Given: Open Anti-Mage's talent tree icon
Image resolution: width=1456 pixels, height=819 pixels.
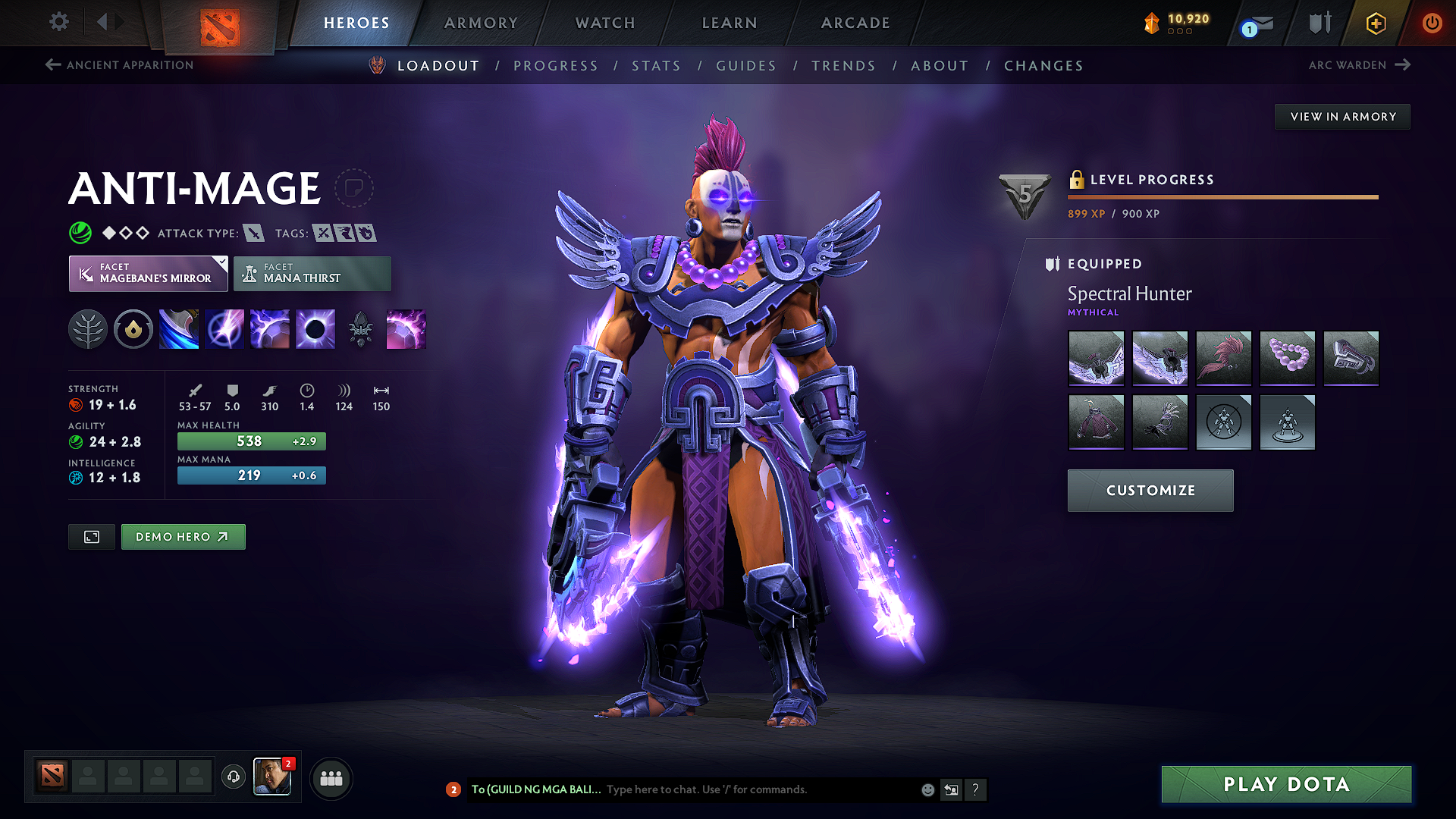Looking at the screenshot, I should (x=89, y=328).
